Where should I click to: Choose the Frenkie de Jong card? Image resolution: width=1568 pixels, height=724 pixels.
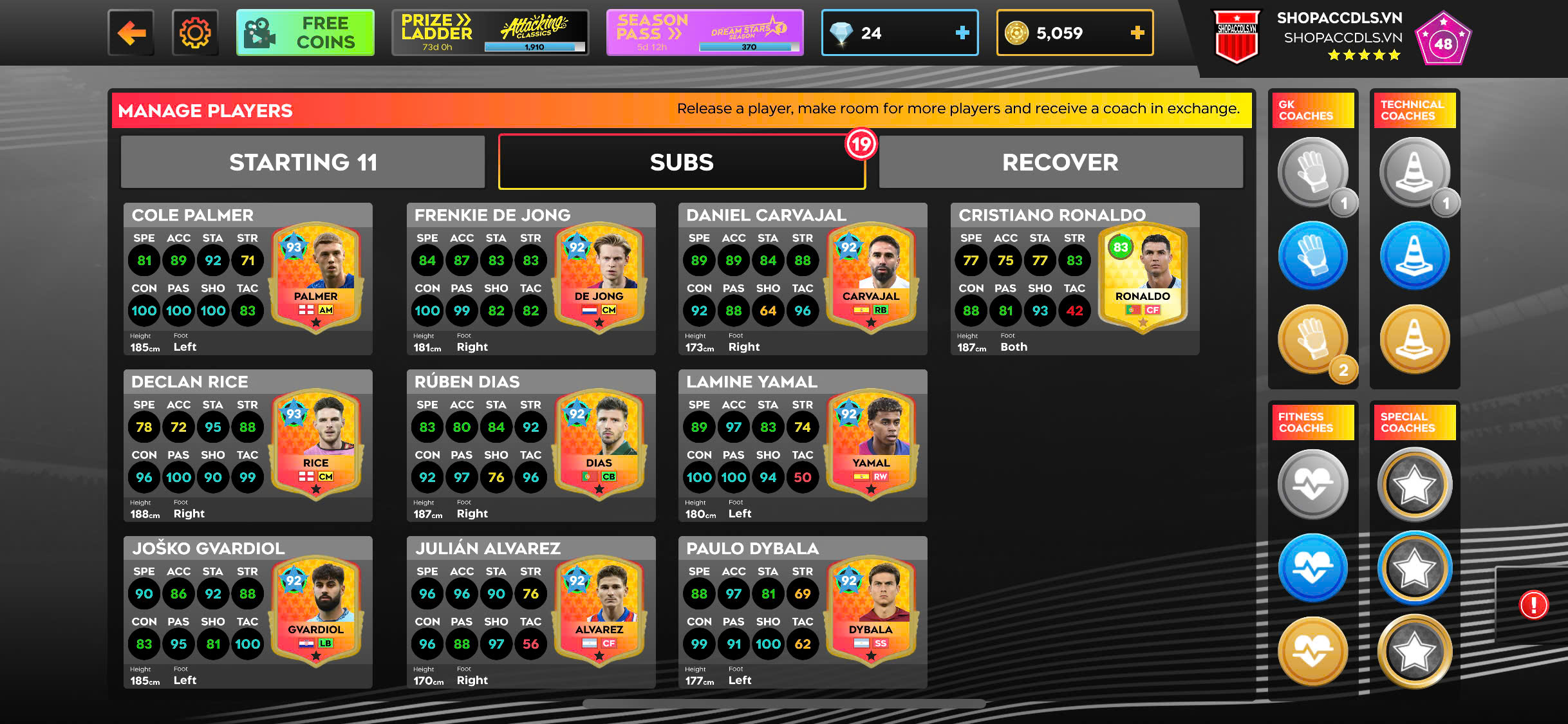(531, 279)
